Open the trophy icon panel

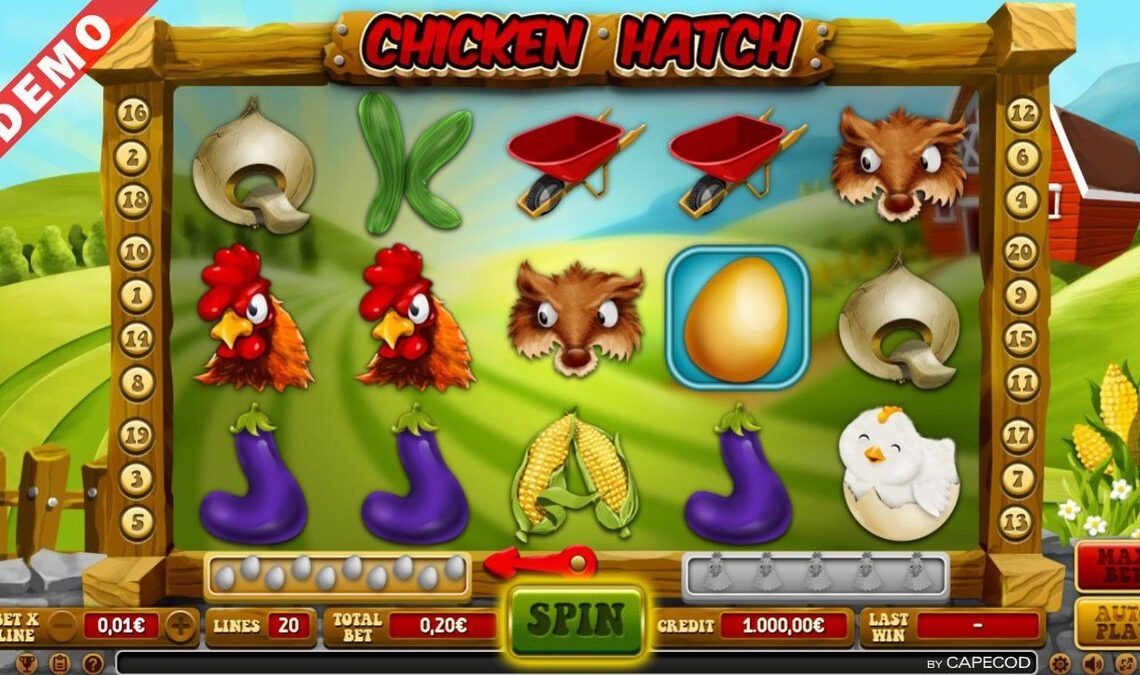tap(27, 663)
